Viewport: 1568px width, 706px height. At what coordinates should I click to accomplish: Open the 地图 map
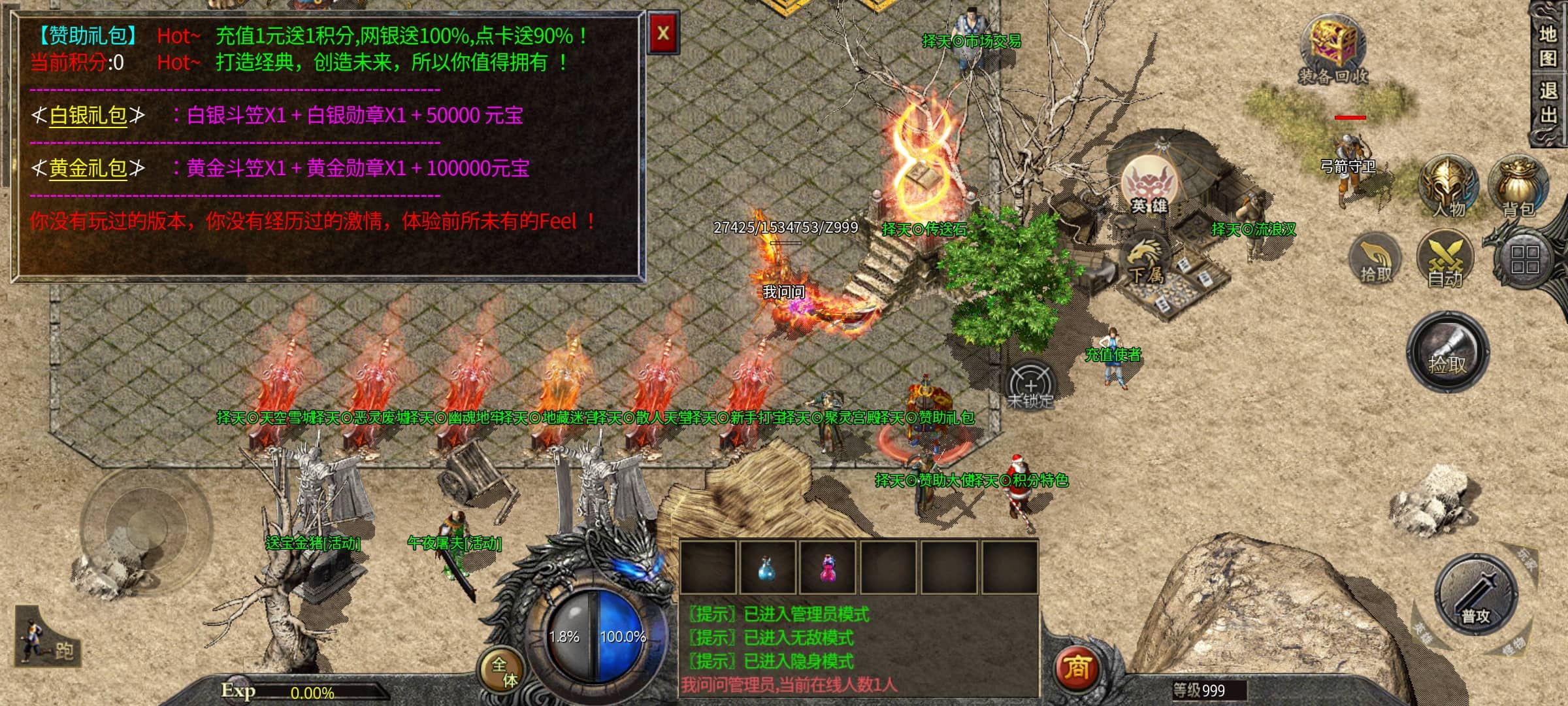(1548, 46)
